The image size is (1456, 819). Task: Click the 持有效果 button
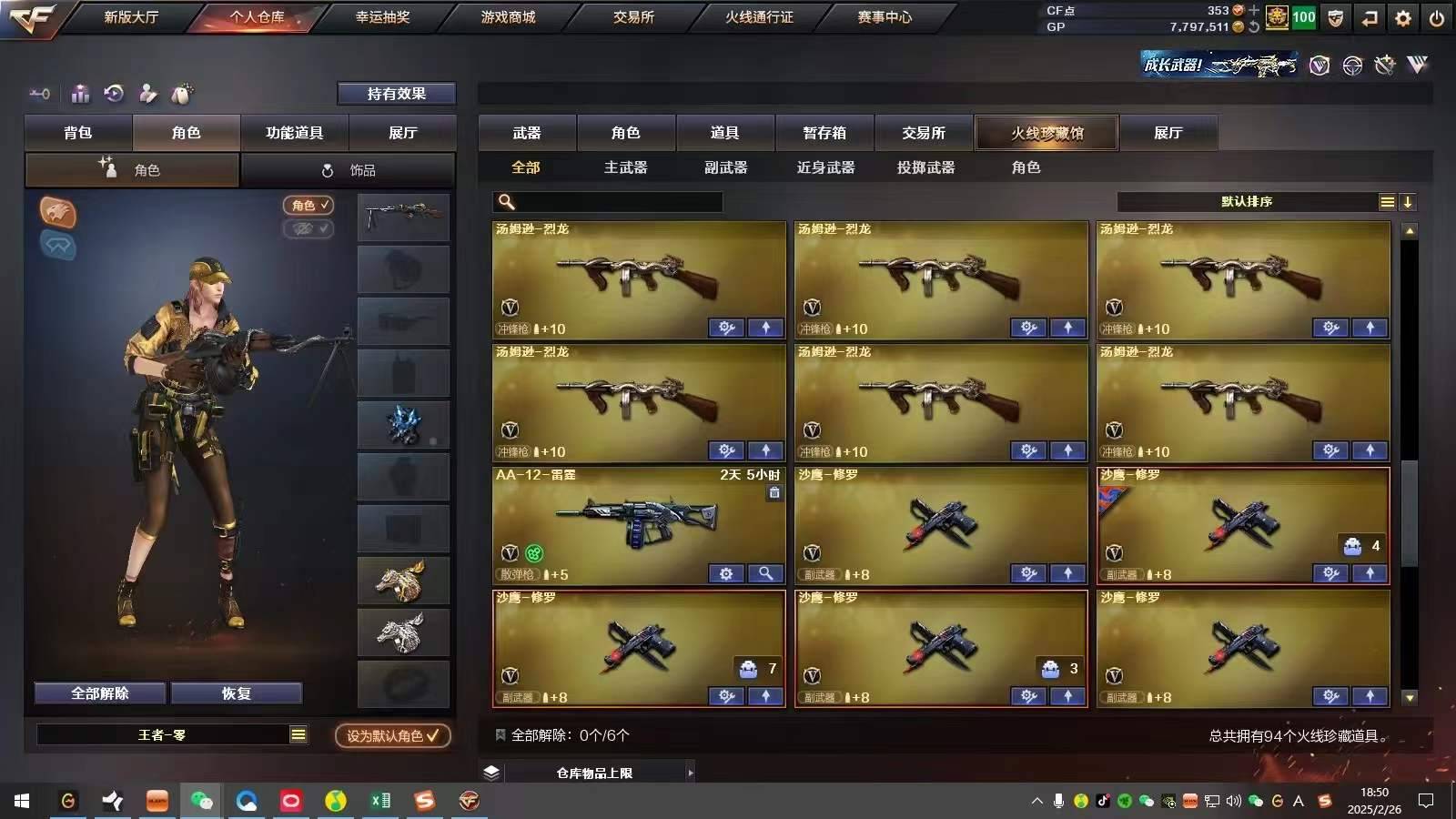click(x=398, y=93)
